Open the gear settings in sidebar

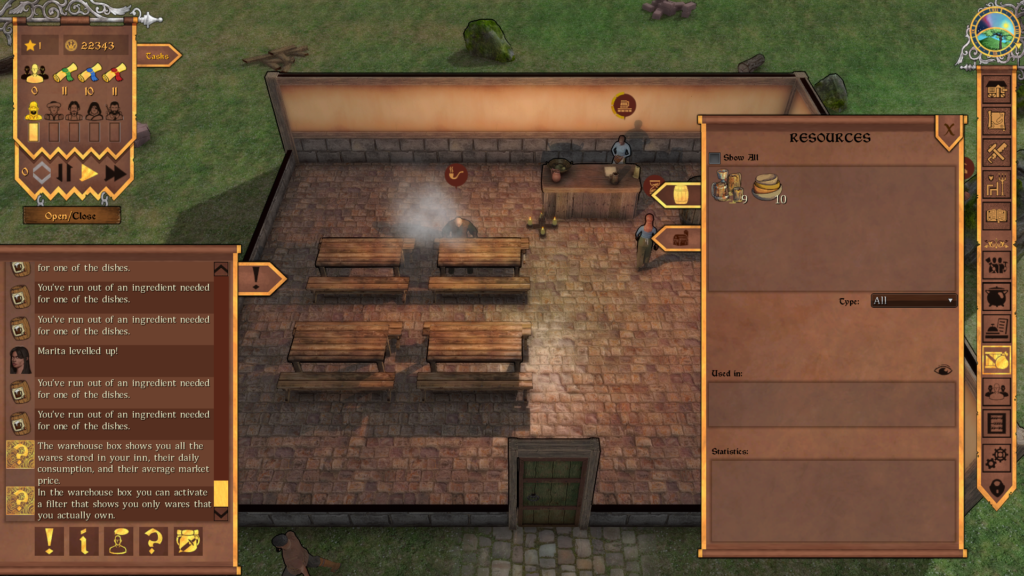[x=996, y=457]
